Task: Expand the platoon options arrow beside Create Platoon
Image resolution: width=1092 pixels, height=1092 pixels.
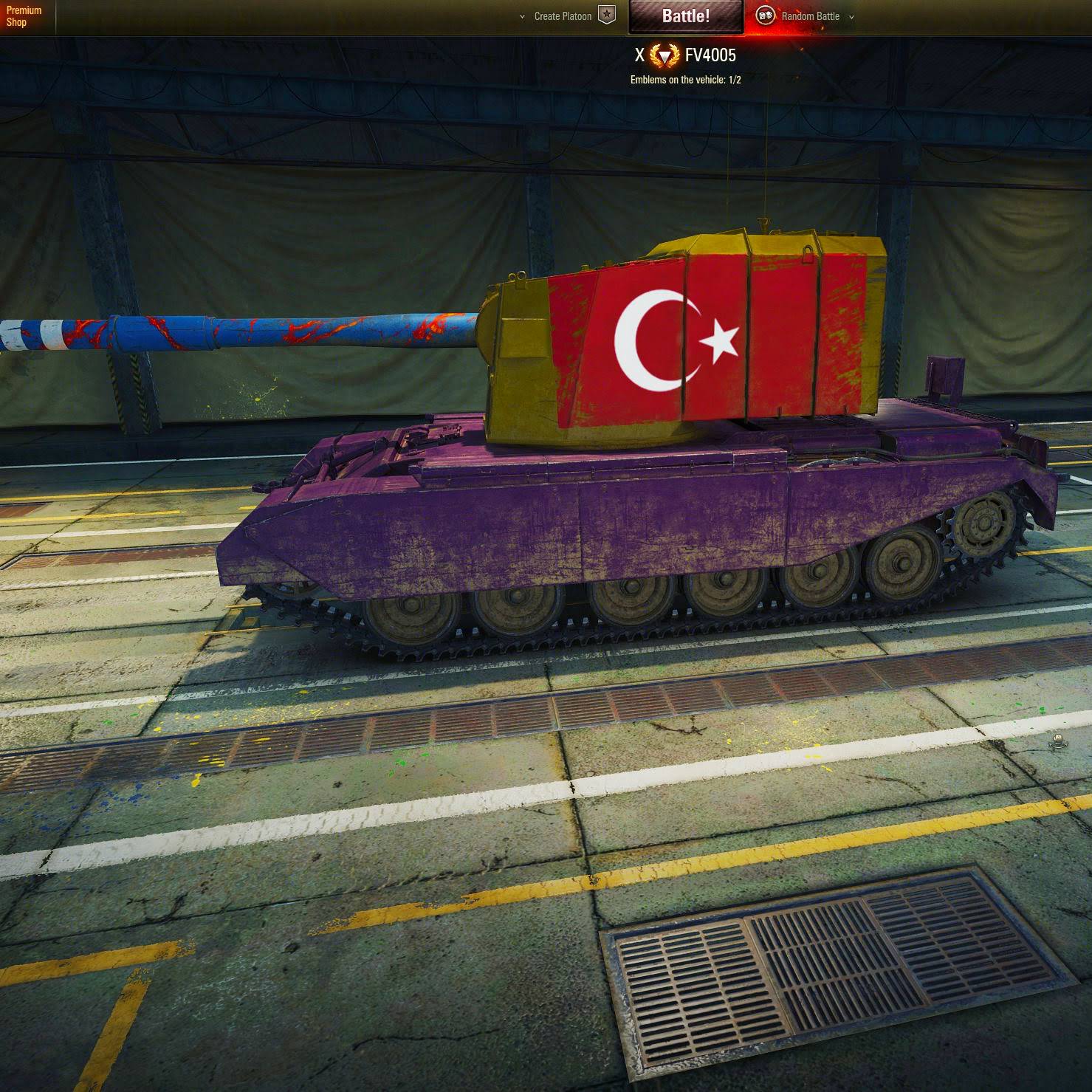Action: point(522,16)
